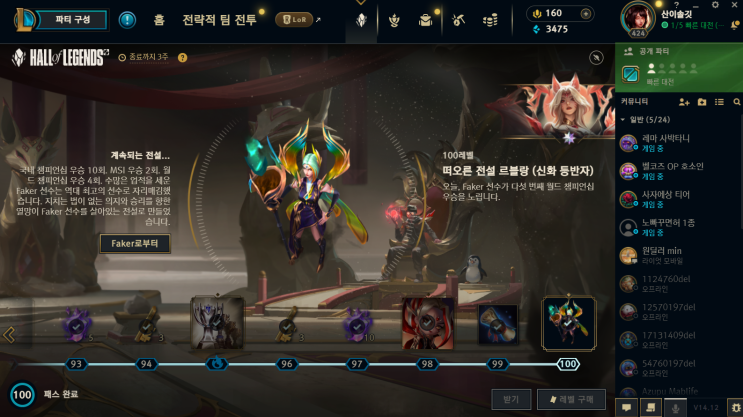Click the add friend icon
This screenshot has height=417, width=743.
tap(684, 102)
